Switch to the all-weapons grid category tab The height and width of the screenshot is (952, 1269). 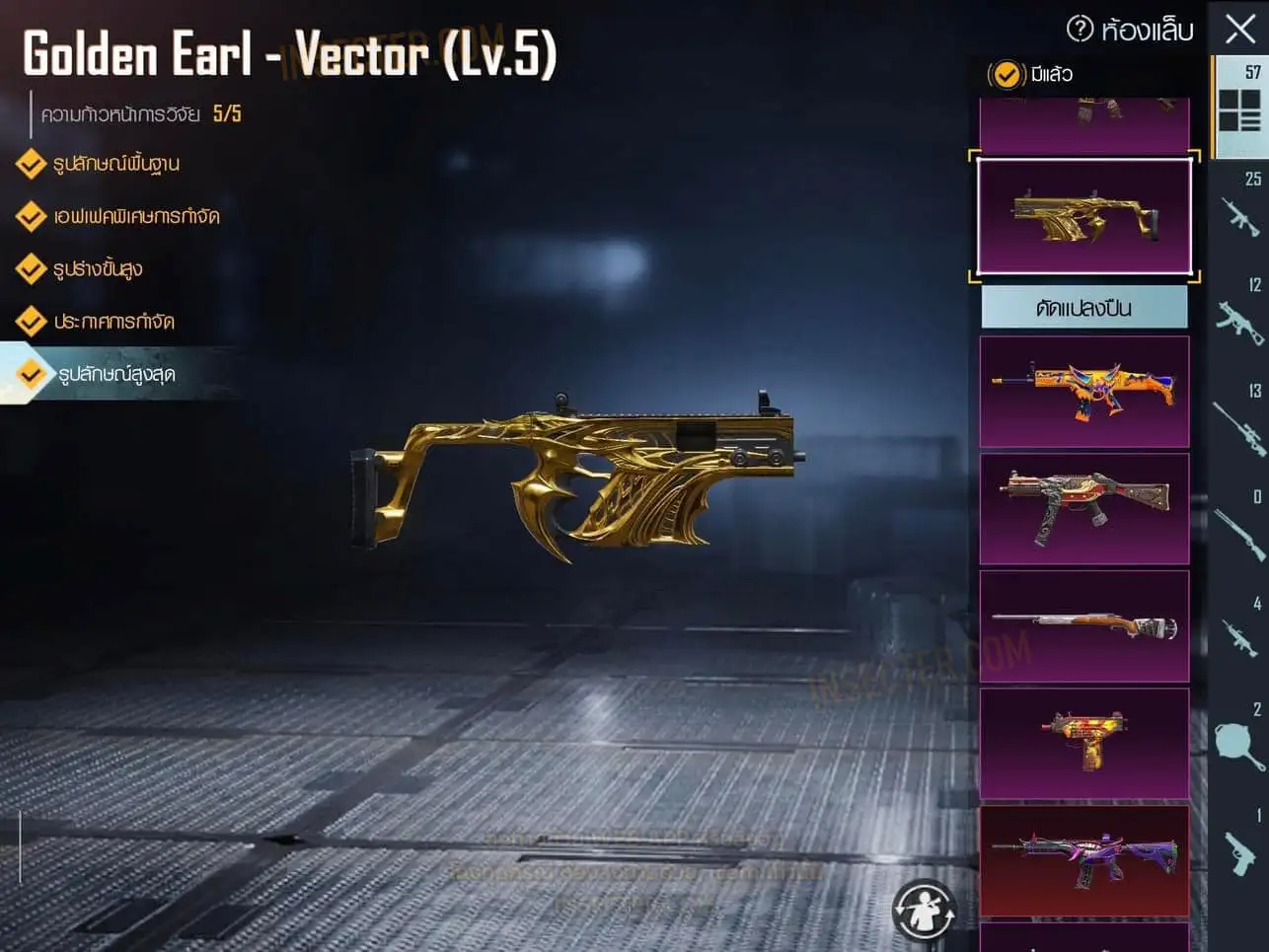pos(1239,107)
